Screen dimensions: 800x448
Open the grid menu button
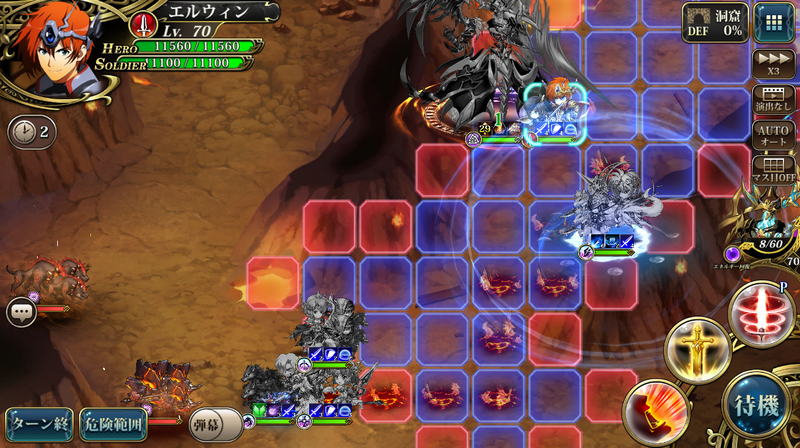click(773, 22)
